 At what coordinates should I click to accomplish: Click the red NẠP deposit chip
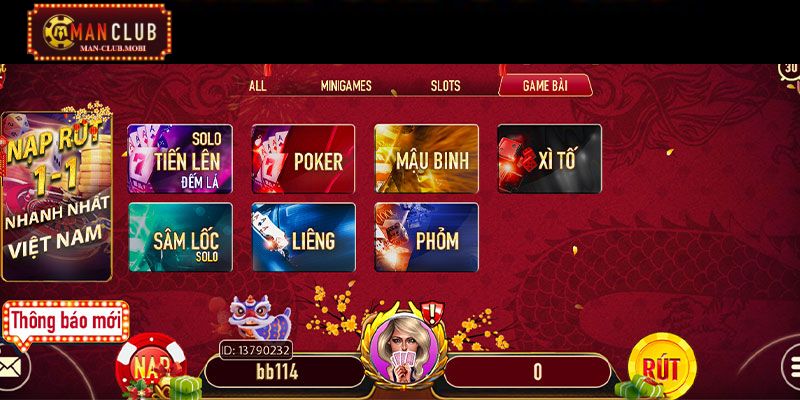(x=151, y=366)
